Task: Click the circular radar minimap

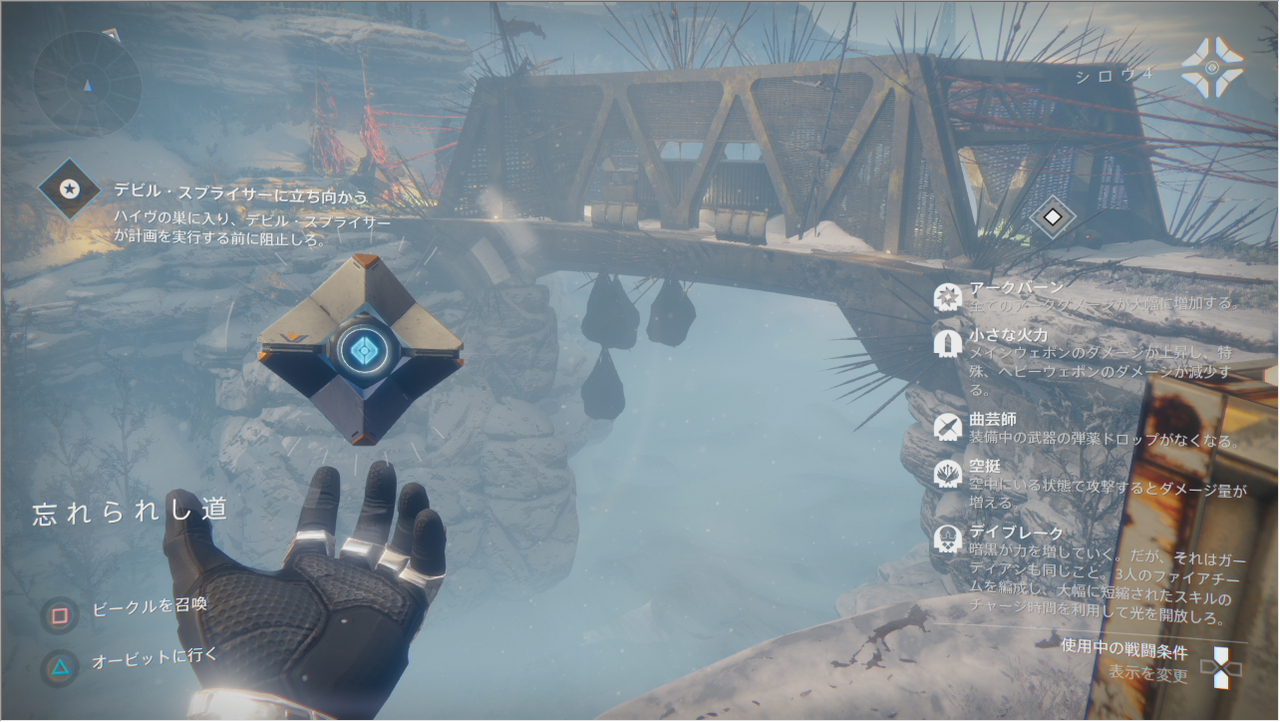Action: click(x=87, y=83)
